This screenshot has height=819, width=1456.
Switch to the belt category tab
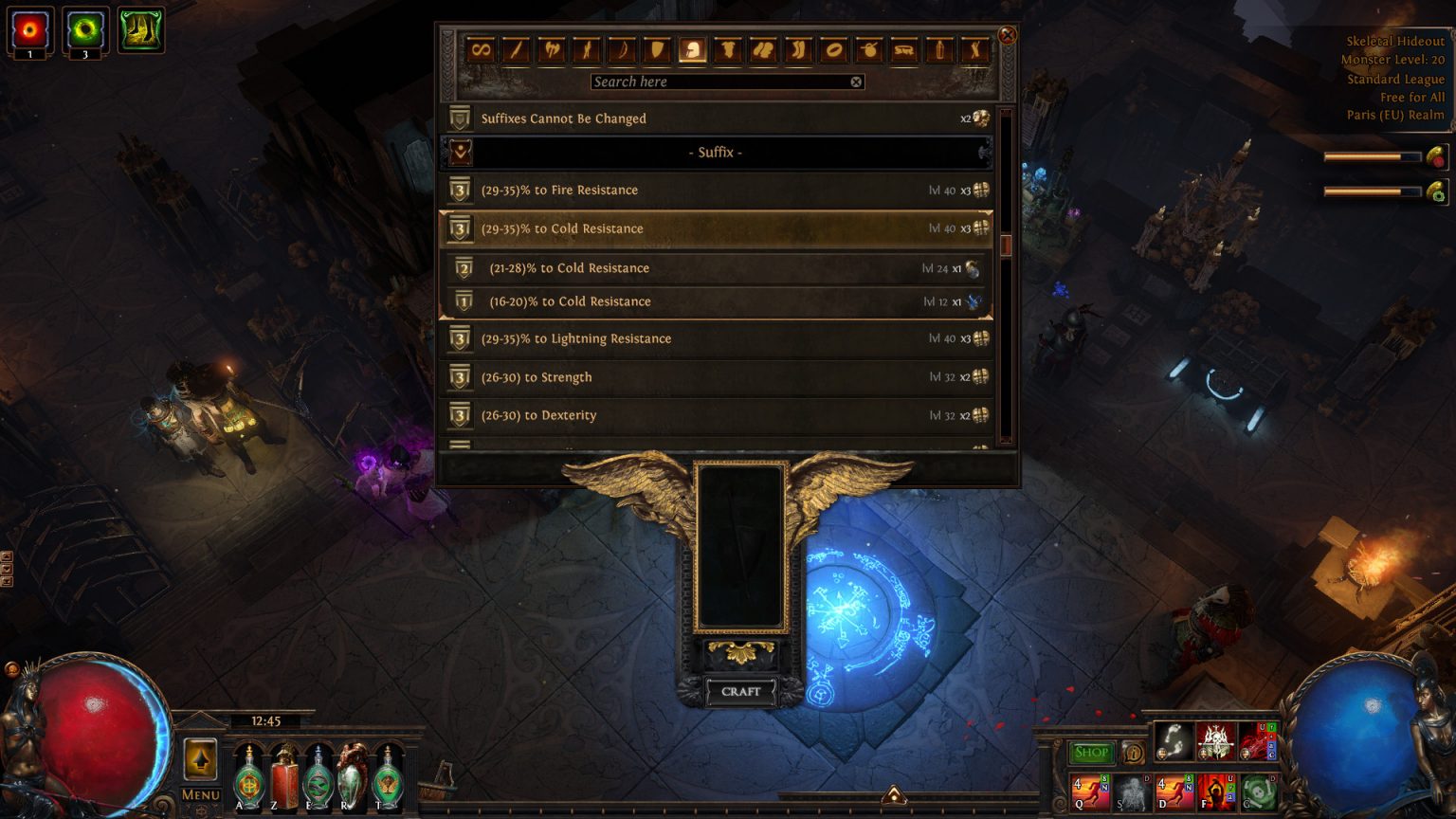pyautogui.click(x=902, y=50)
